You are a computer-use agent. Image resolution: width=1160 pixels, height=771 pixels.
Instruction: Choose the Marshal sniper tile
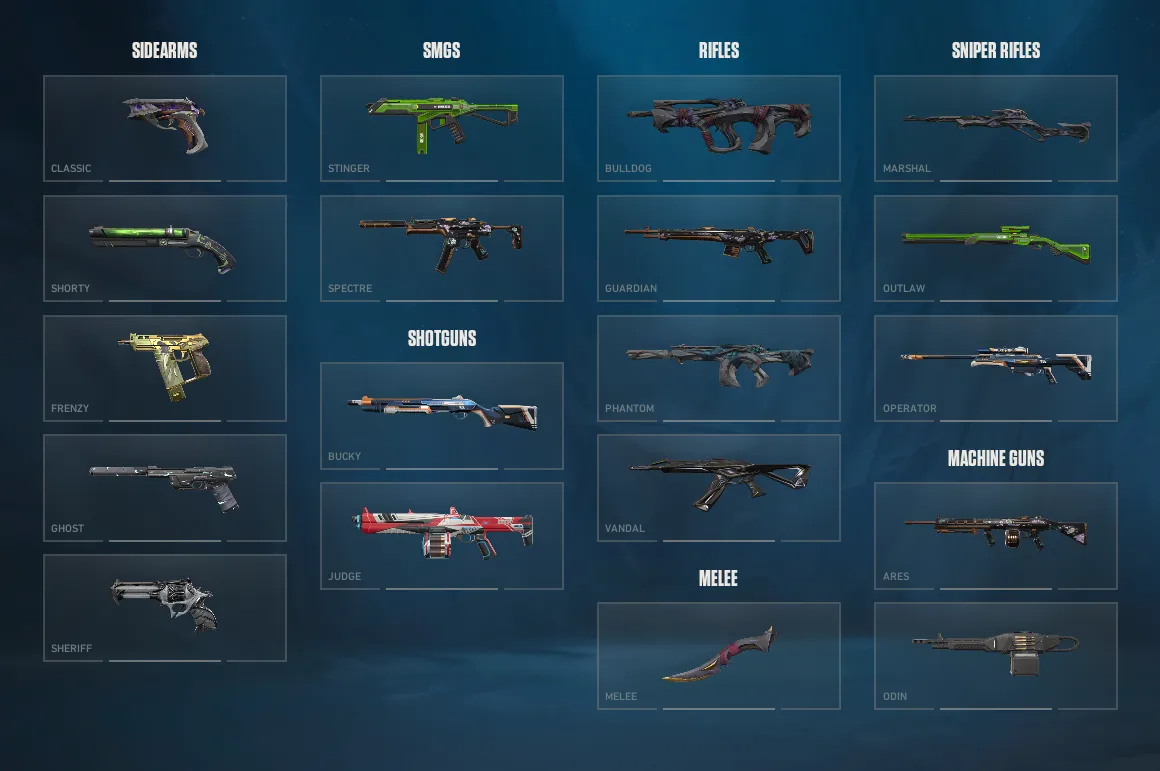click(996, 128)
